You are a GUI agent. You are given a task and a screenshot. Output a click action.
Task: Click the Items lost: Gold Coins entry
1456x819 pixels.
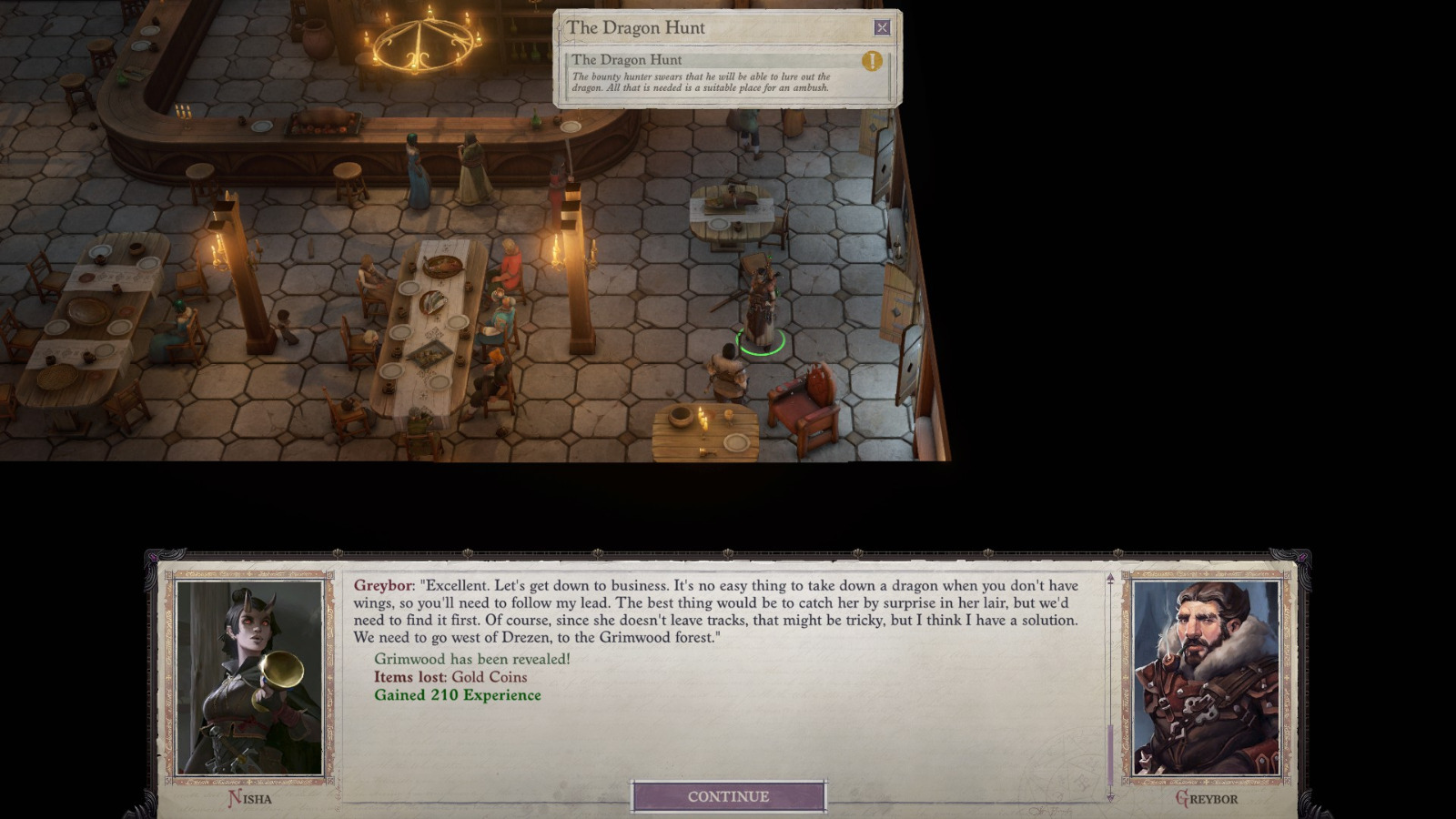[450, 677]
